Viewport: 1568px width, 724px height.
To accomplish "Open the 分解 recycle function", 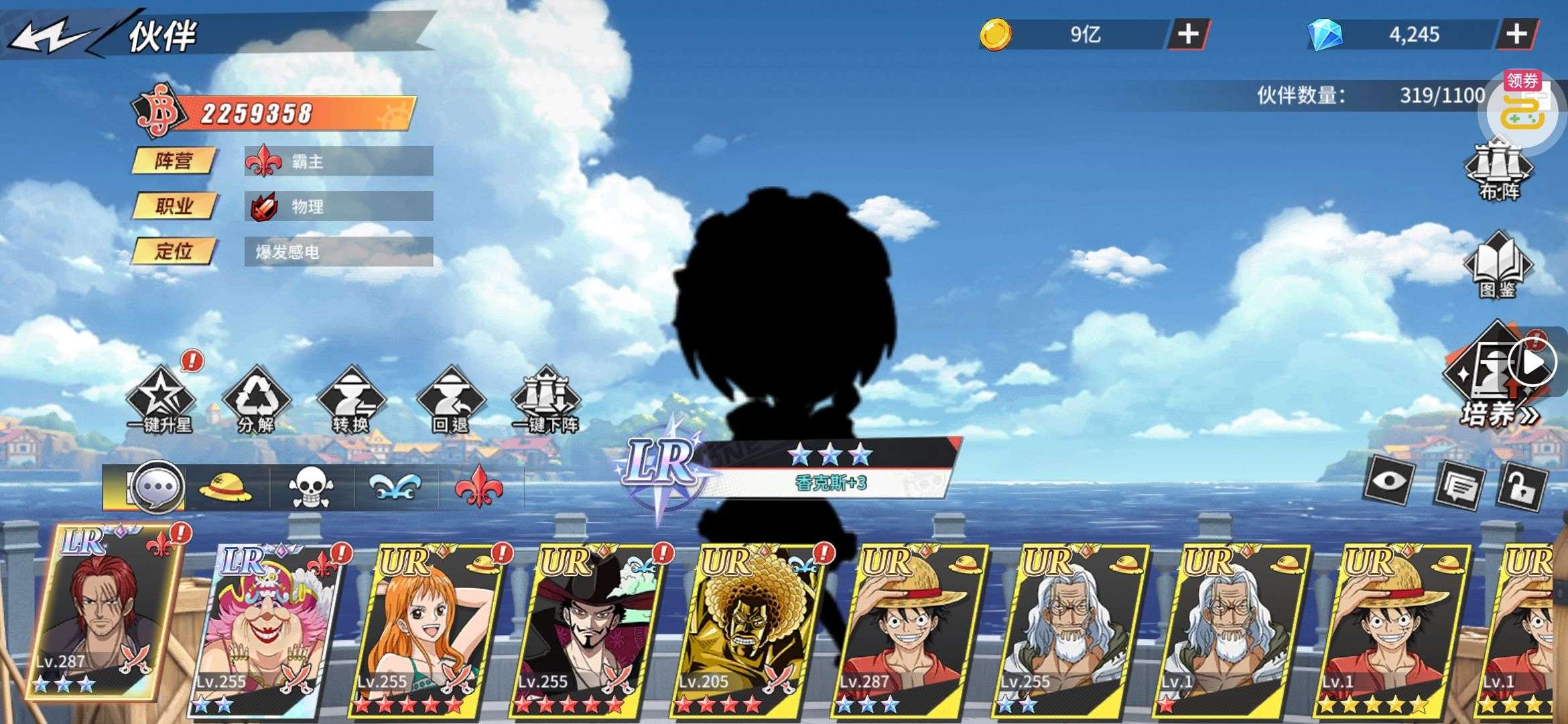I will point(255,400).
